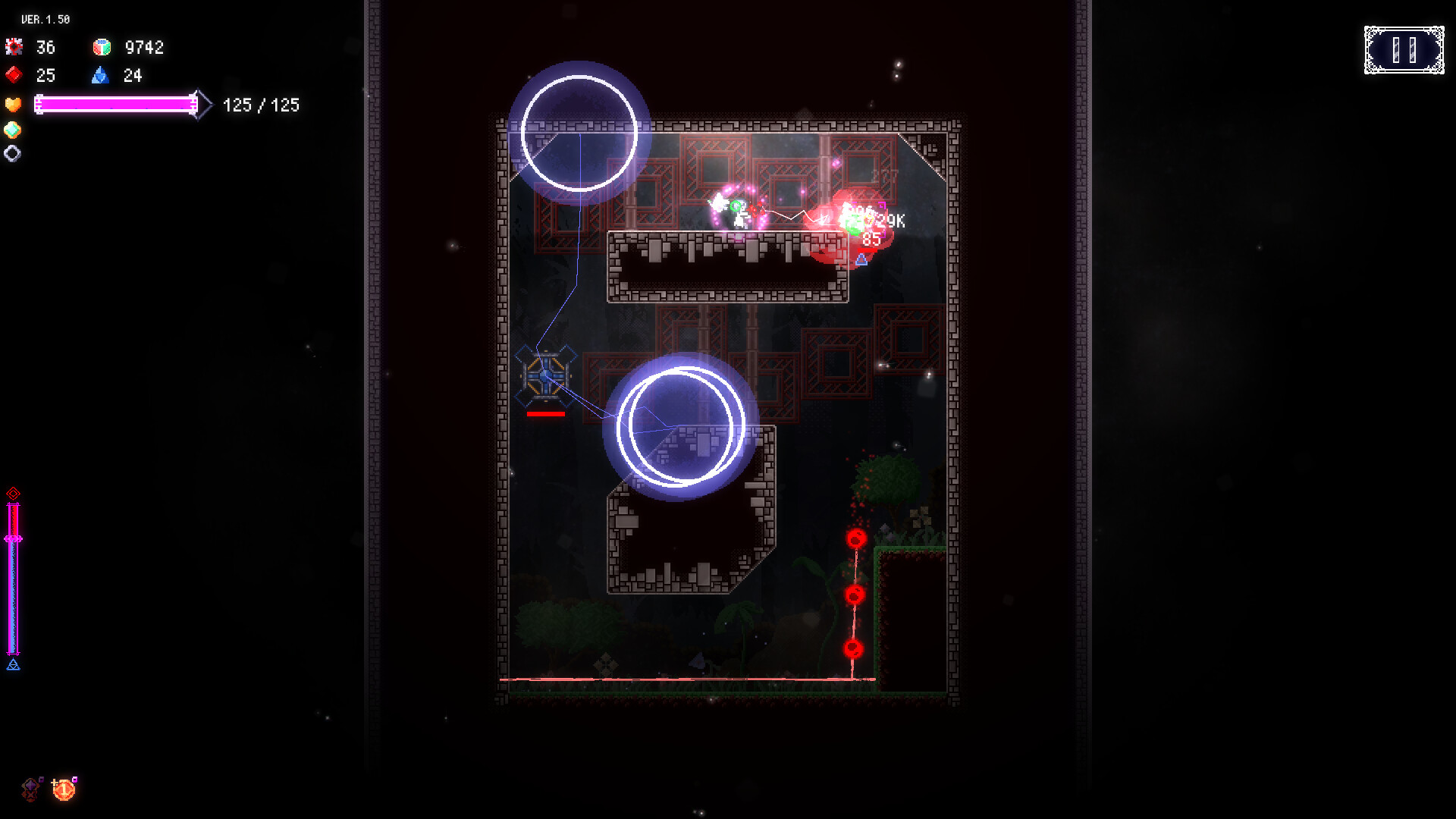This screenshot has height=819, width=1456.
Task: Select the turret with the red health bar
Action: (x=545, y=378)
